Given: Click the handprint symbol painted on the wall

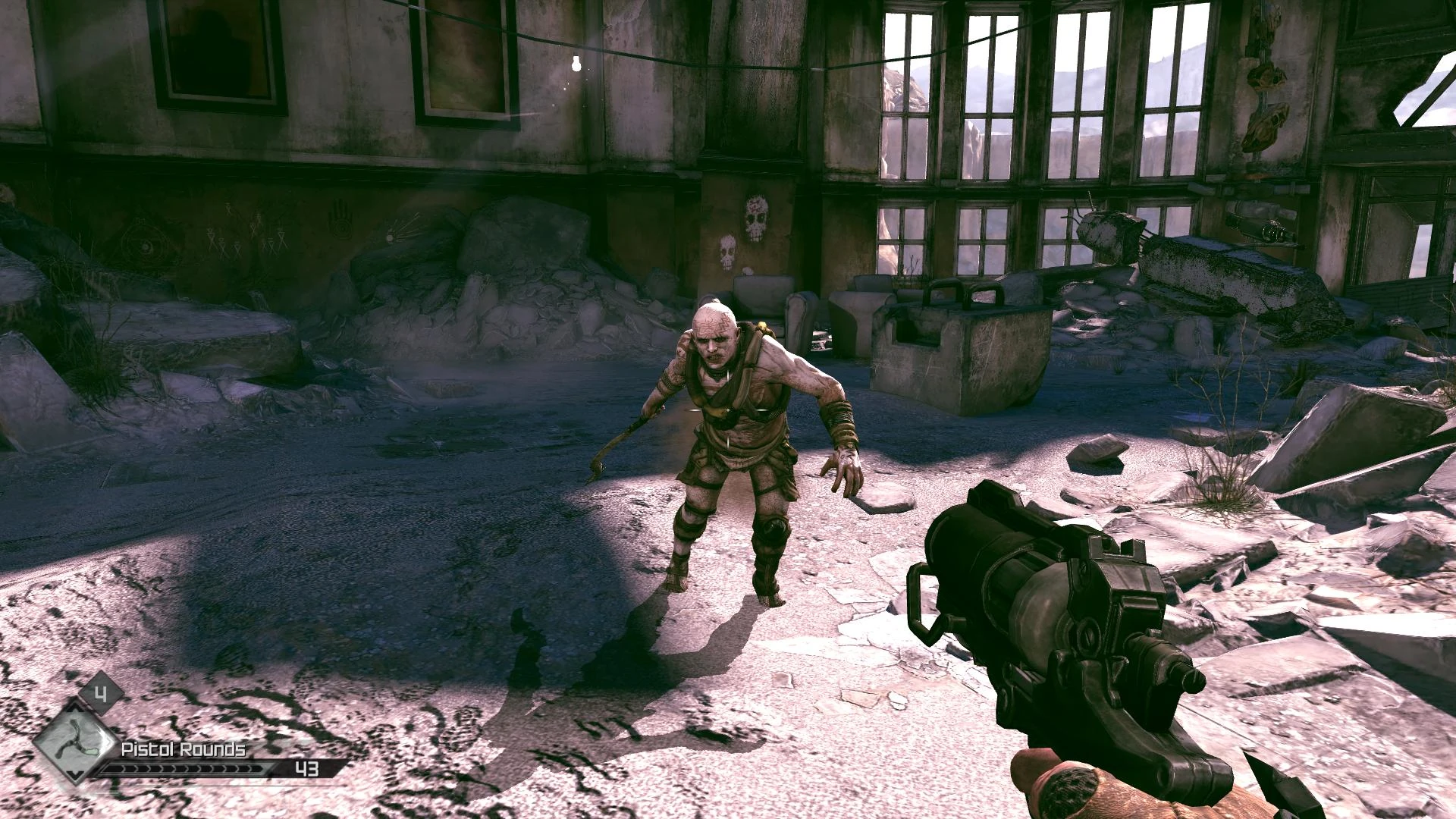Looking at the screenshot, I should [340, 220].
